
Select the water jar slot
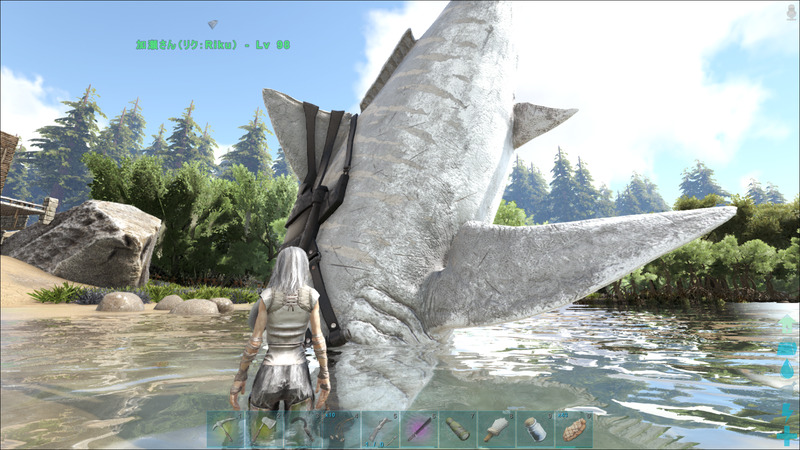pos(534,430)
